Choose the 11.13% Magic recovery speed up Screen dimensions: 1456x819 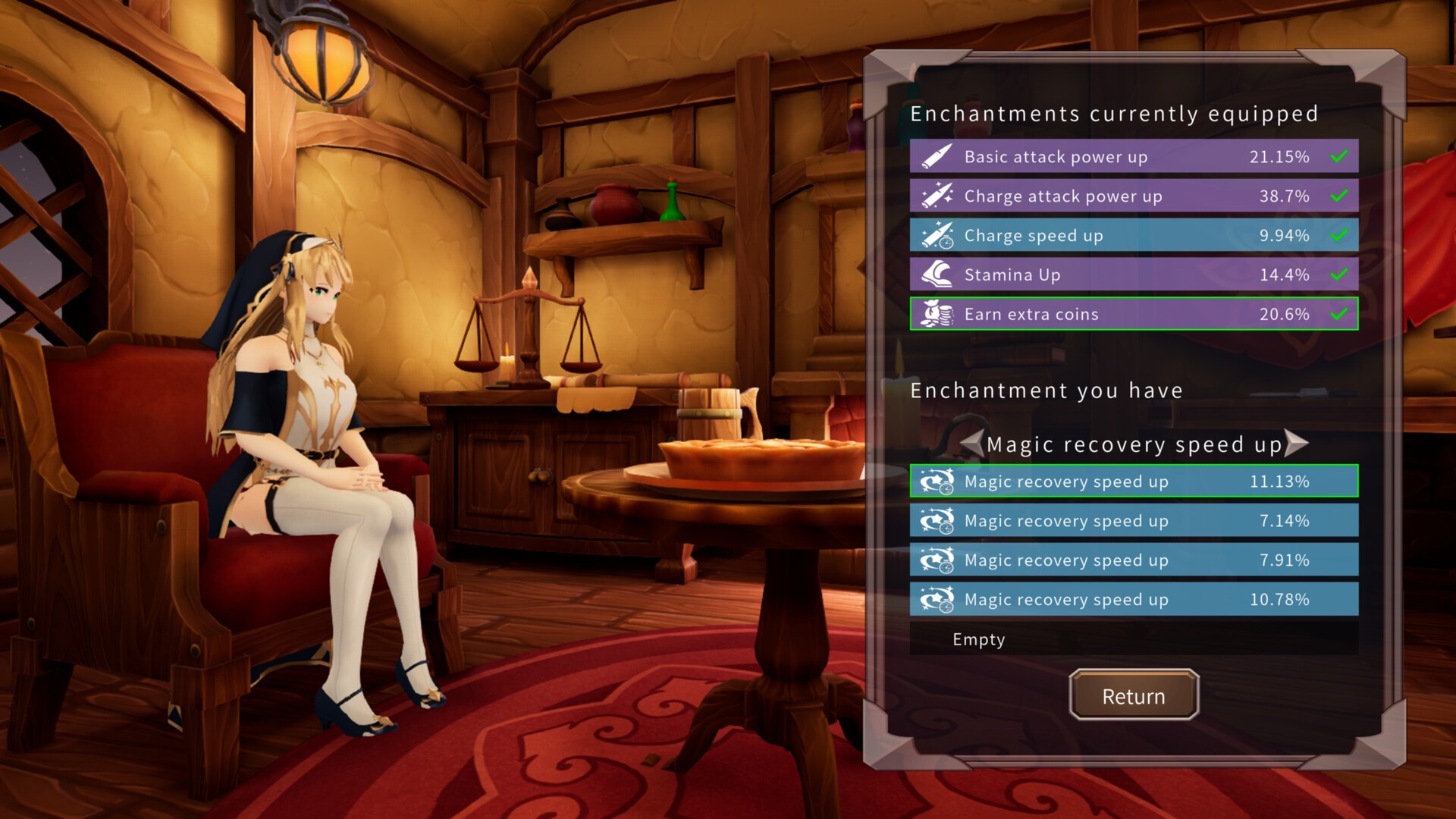pyautogui.click(x=1133, y=482)
